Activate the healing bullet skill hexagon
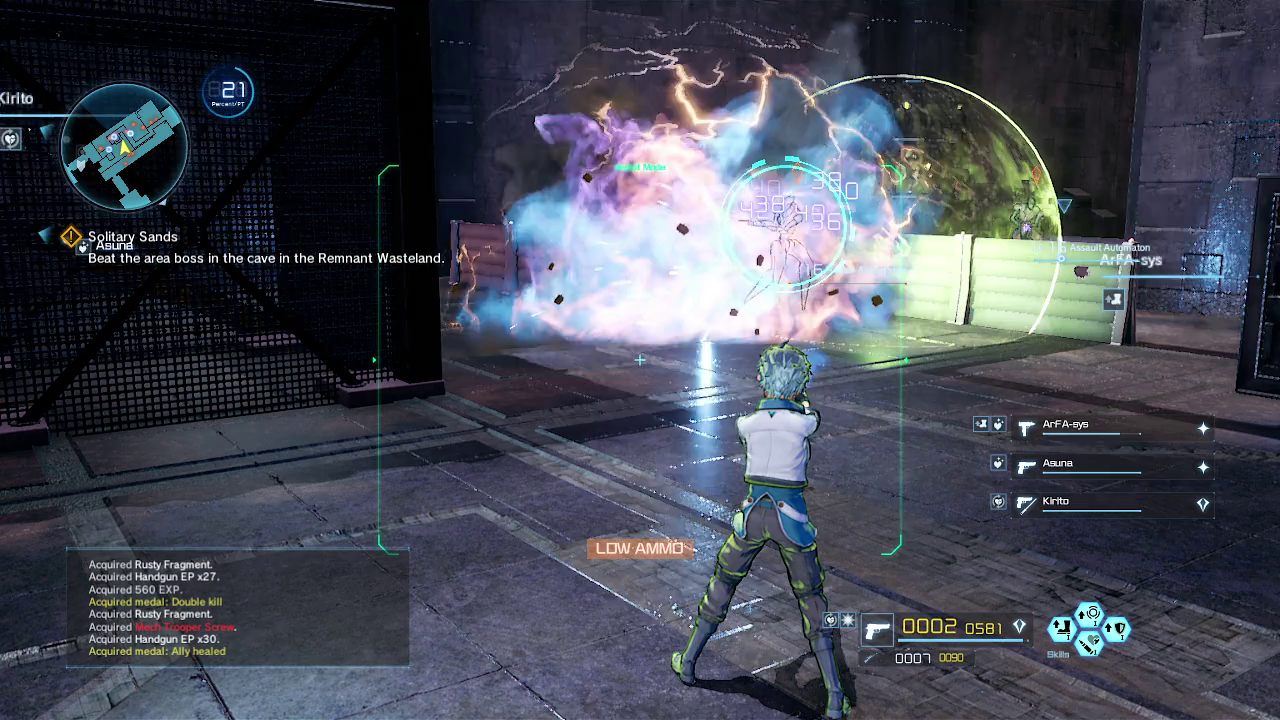The image size is (1280, 720). [x=1090, y=643]
